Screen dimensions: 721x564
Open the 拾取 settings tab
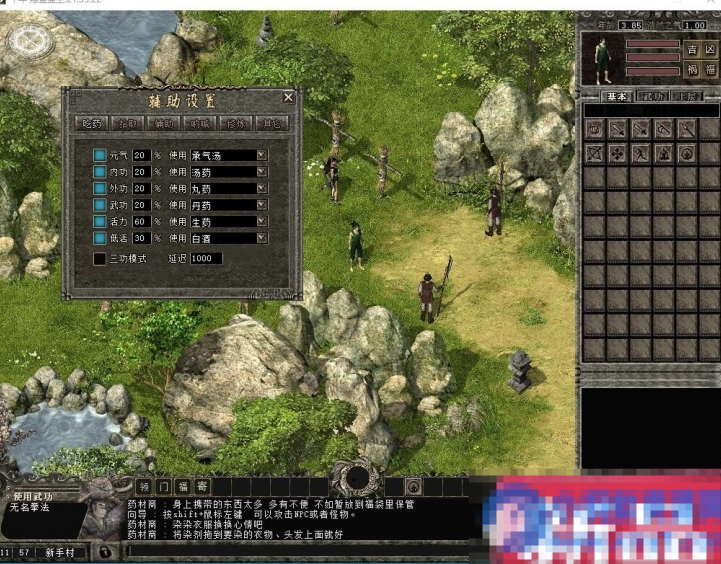(127, 123)
